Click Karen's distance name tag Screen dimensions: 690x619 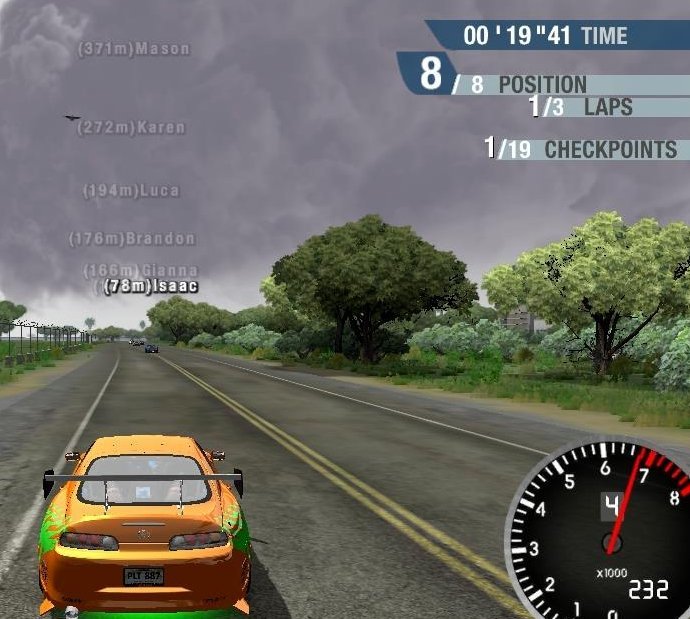[x=131, y=128]
